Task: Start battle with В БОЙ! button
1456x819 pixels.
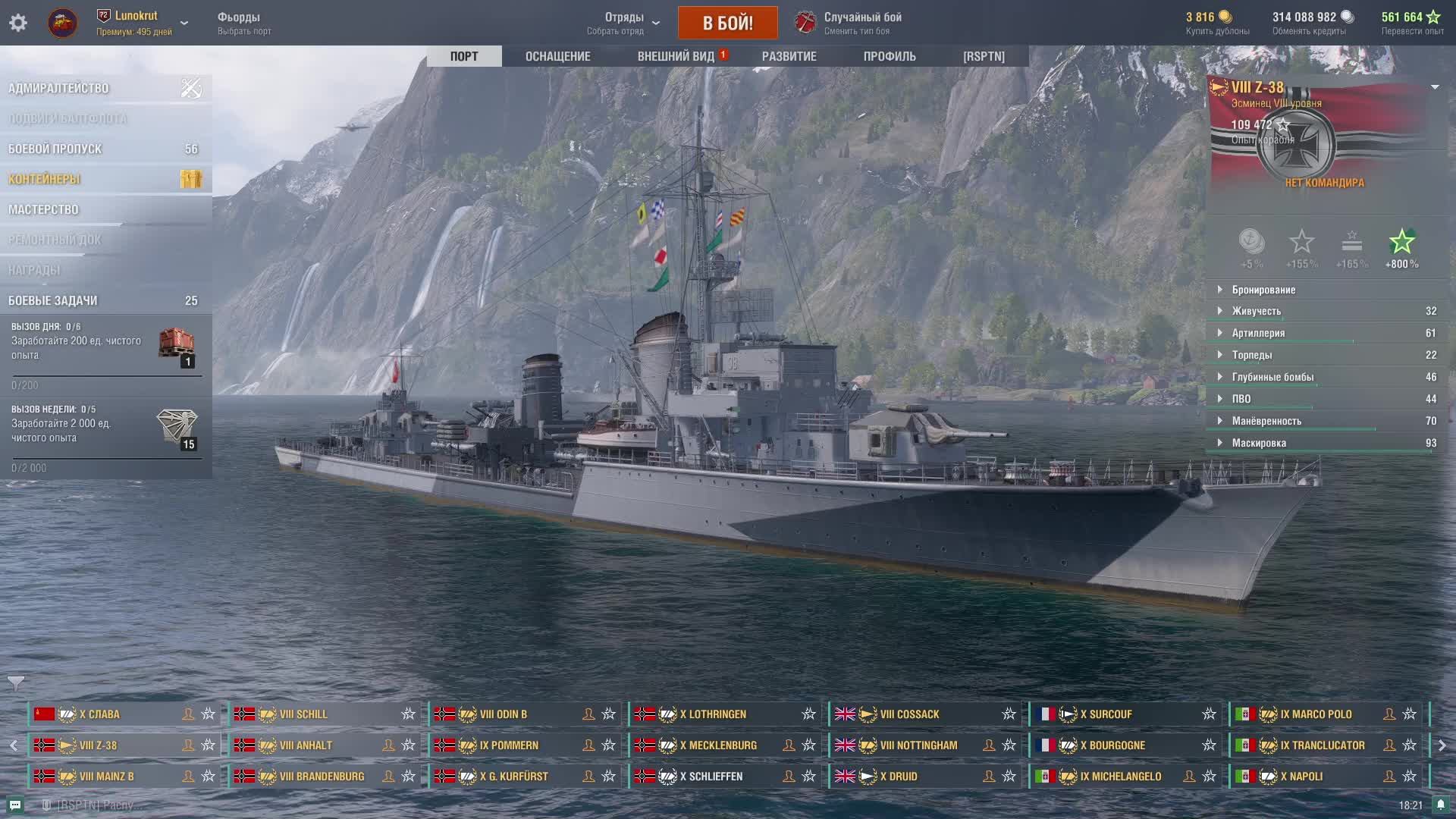Action: (x=727, y=23)
